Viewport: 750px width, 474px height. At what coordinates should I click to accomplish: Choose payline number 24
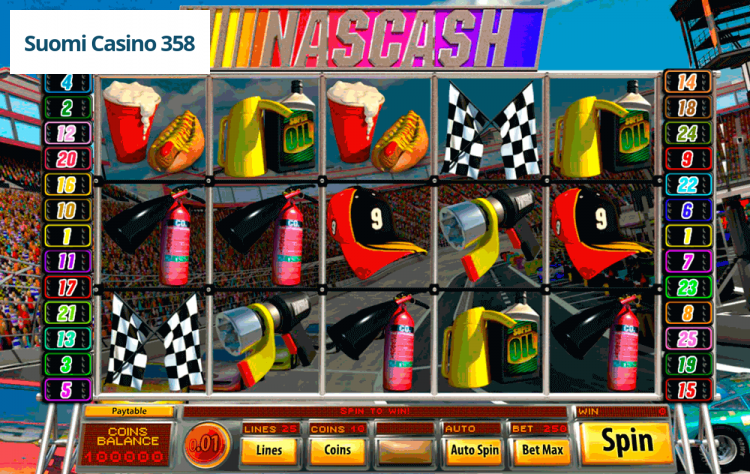point(687,133)
